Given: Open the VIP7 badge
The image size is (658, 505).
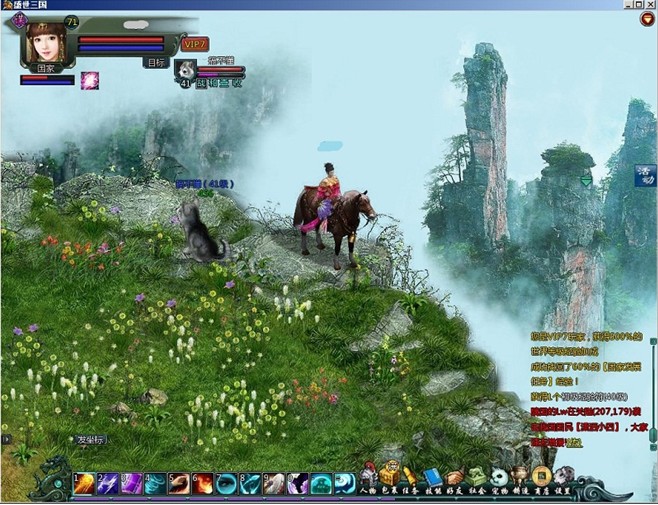Looking at the screenshot, I should tap(195, 44).
